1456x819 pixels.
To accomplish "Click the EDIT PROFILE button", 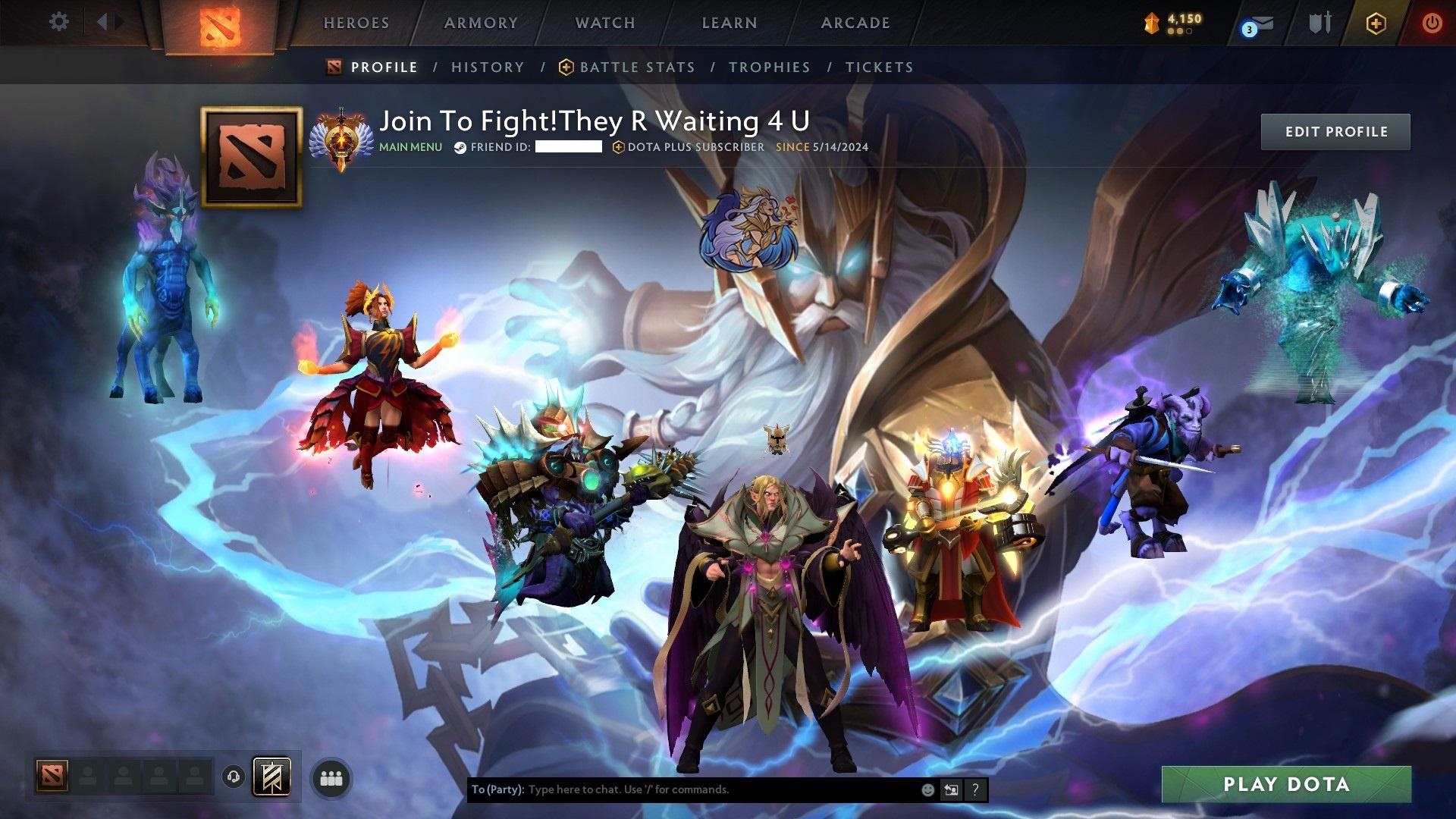I will 1335,131.
